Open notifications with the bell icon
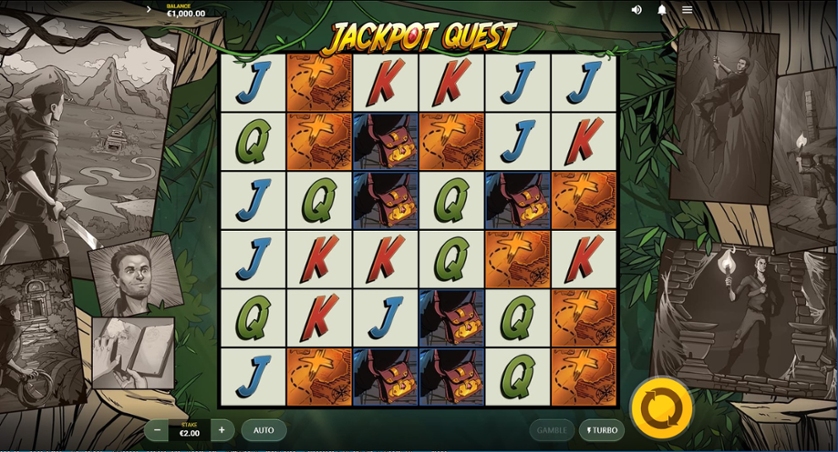The height and width of the screenshot is (452, 838). click(662, 10)
